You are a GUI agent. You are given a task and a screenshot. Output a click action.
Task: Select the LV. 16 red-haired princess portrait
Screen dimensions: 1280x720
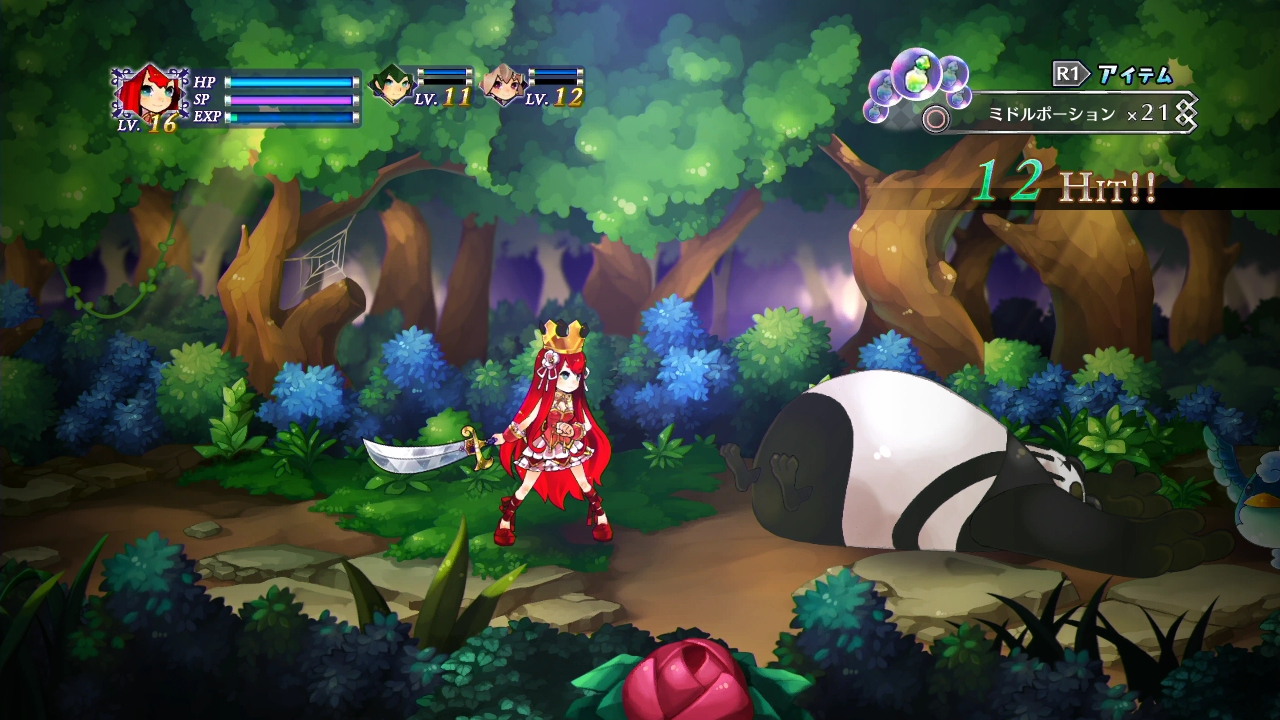coord(151,93)
